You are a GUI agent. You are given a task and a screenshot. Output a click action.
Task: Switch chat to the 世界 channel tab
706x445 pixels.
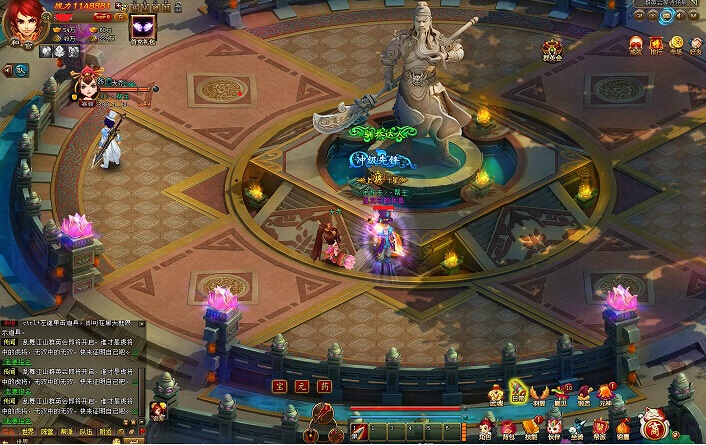point(27,432)
